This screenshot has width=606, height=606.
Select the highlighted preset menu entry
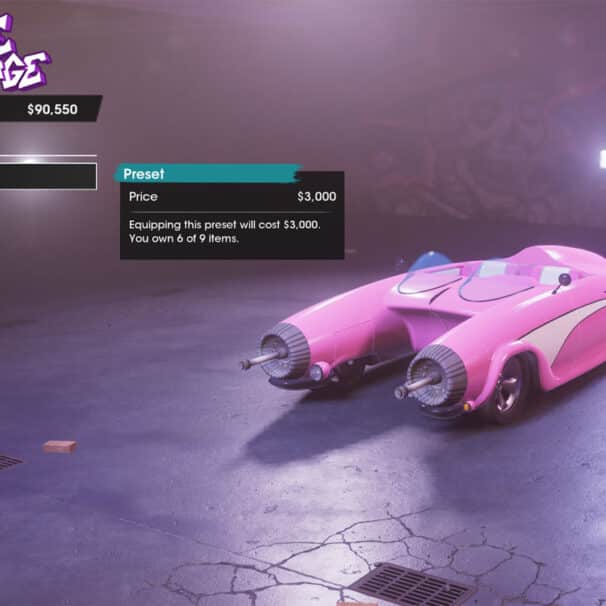[47, 176]
